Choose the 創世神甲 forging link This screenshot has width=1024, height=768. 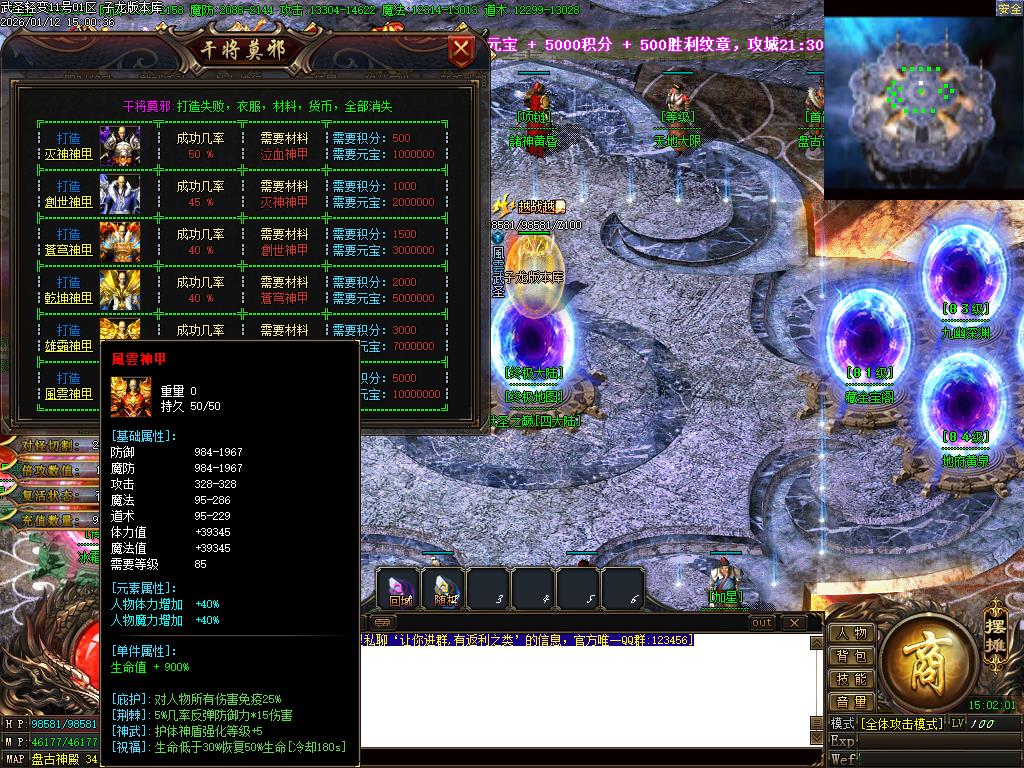point(68,202)
